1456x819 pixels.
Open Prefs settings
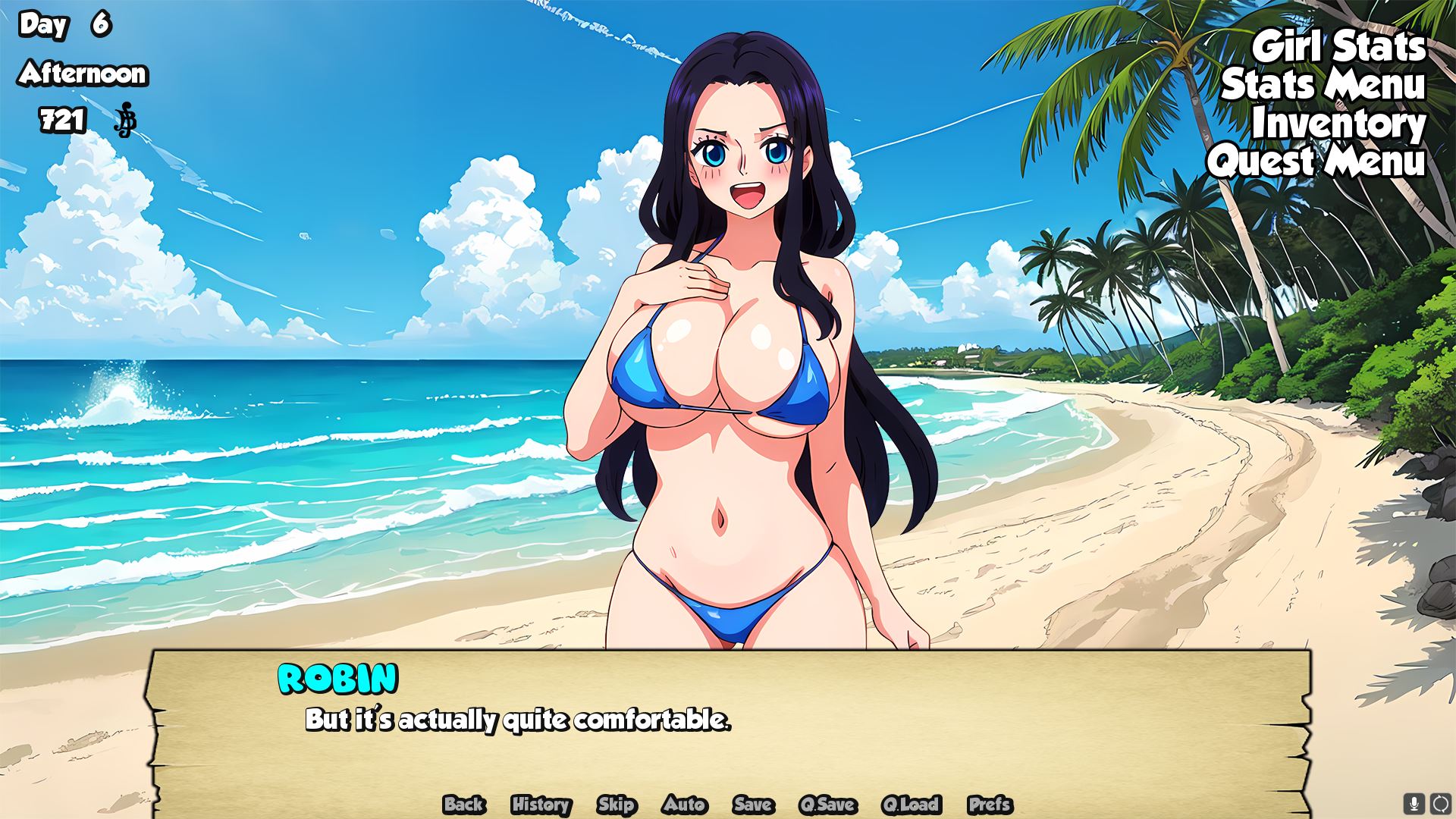click(x=990, y=805)
